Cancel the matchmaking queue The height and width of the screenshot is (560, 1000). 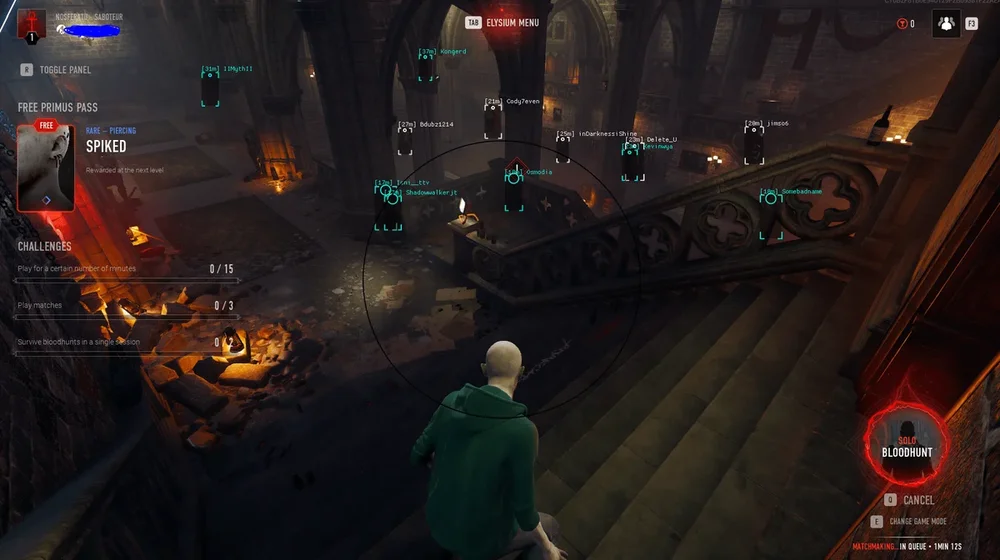(918, 500)
